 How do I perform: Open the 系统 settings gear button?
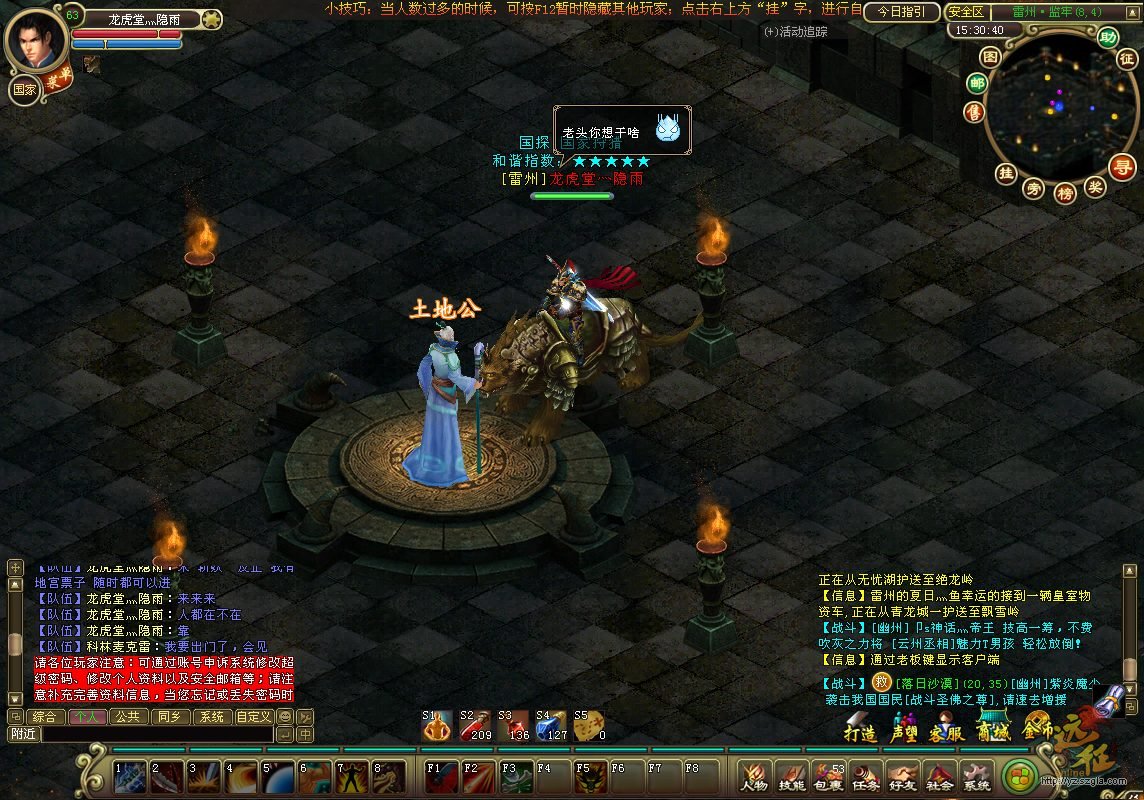(975, 776)
